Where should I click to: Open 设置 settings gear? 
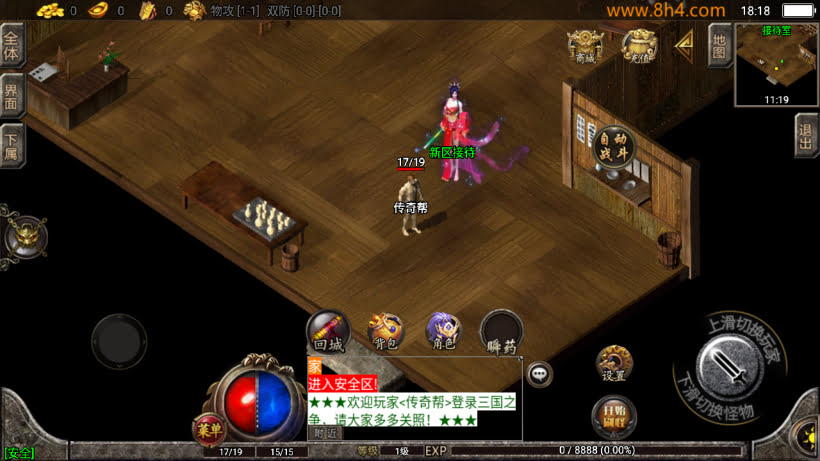[x=614, y=363]
